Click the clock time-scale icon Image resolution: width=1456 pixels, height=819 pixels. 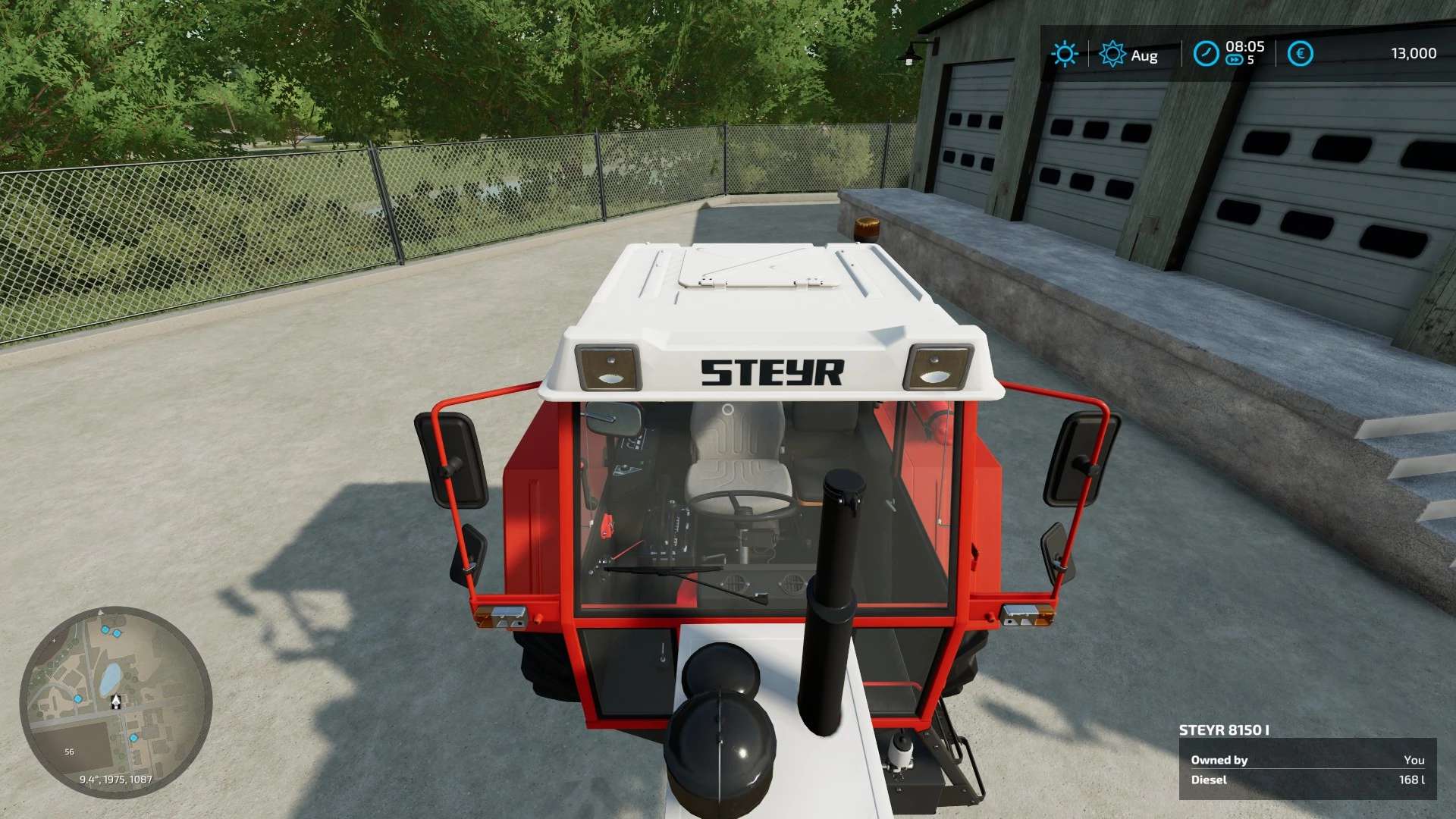(1205, 54)
